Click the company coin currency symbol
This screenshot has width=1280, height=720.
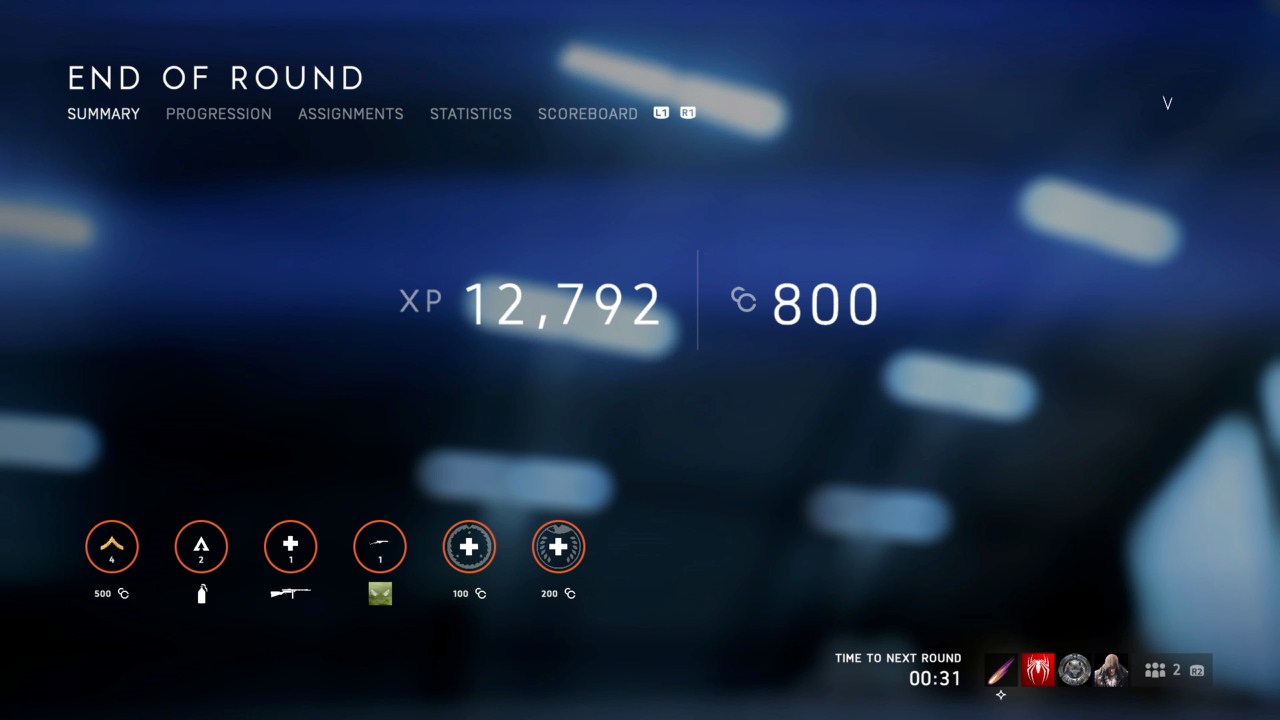742,301
